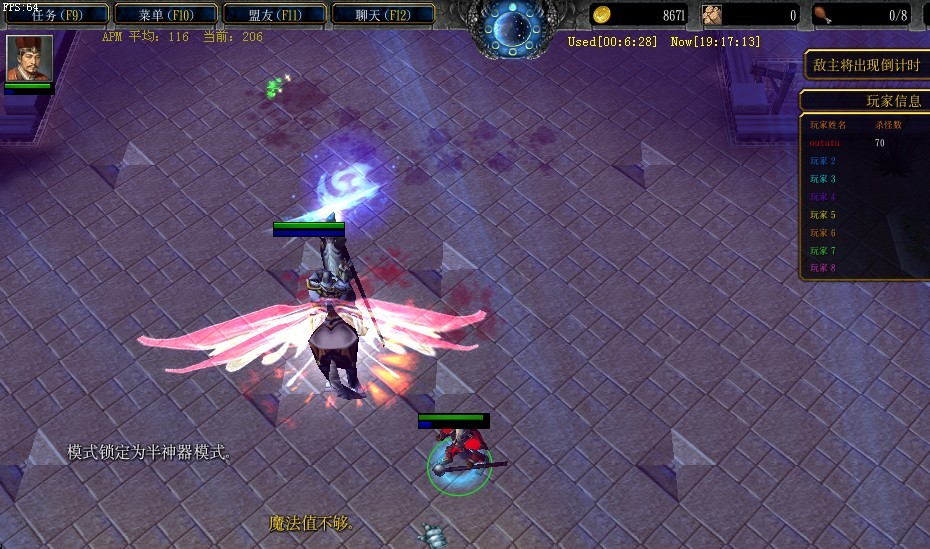930x549 pixels.
Task: Show the 盟友 (F11) allies panel
Action: pyautogui.click(x=274, y=15)
